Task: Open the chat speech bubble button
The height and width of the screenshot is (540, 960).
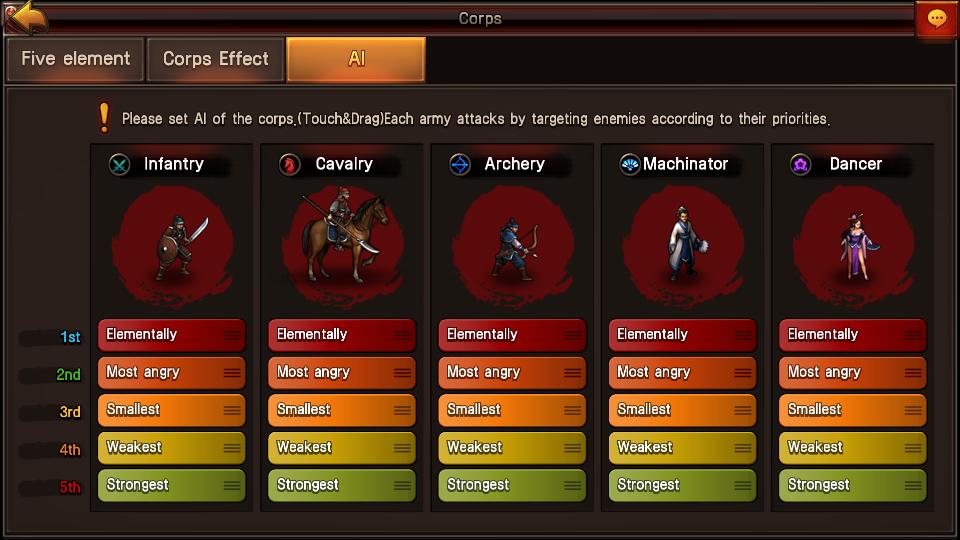Action: 937,19
